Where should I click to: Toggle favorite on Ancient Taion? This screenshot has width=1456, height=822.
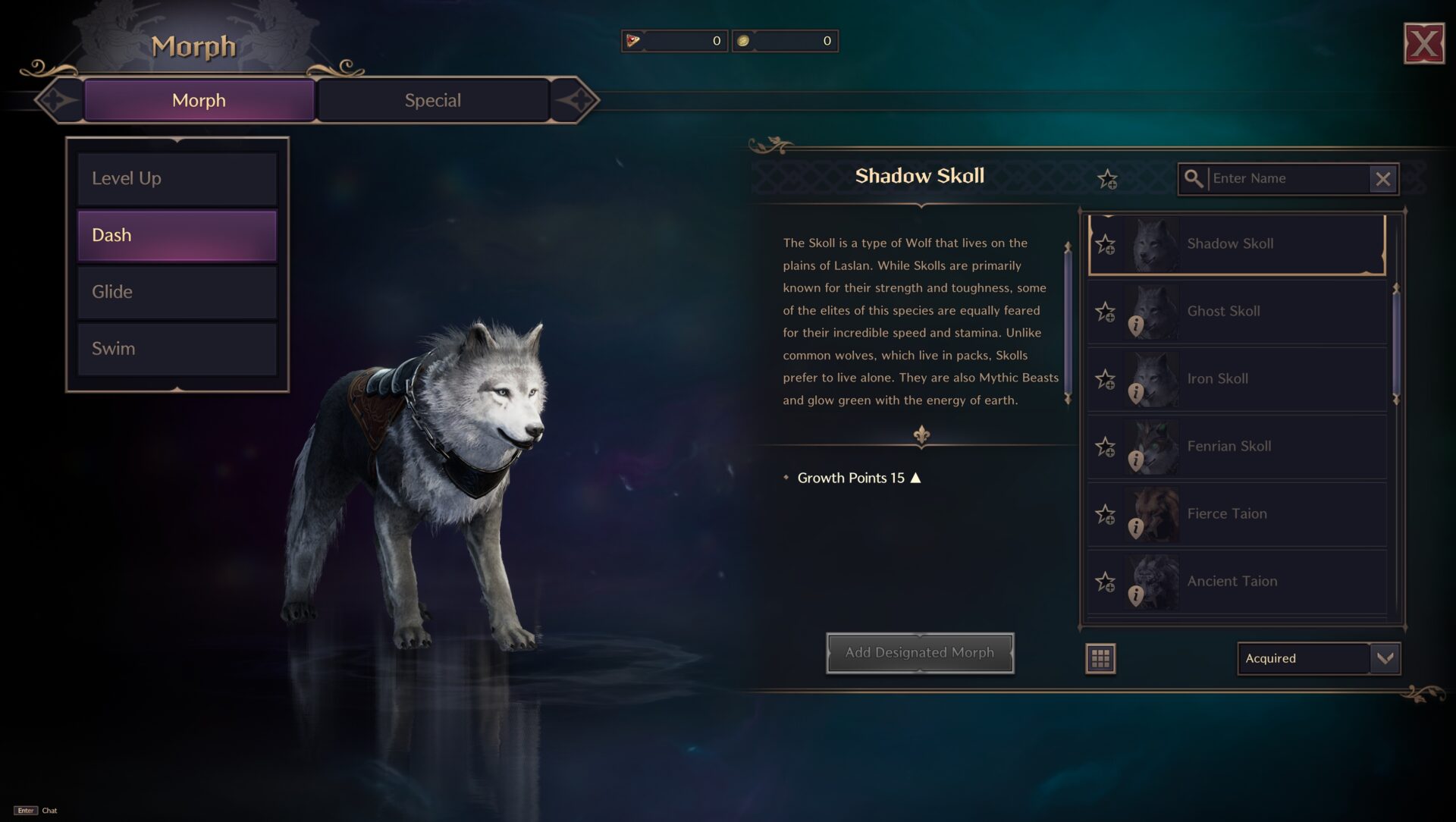(x=1106, y=581)
